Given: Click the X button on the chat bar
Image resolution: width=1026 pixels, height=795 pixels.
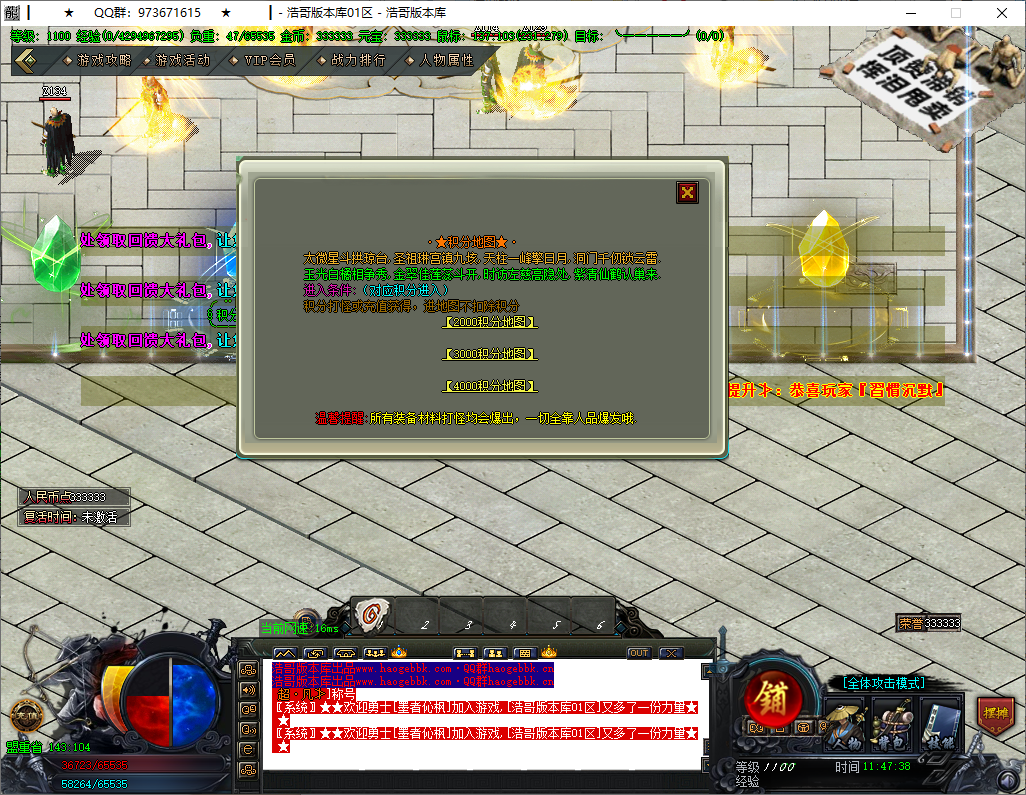Looking at the screenshot, I should pos(670,653).
